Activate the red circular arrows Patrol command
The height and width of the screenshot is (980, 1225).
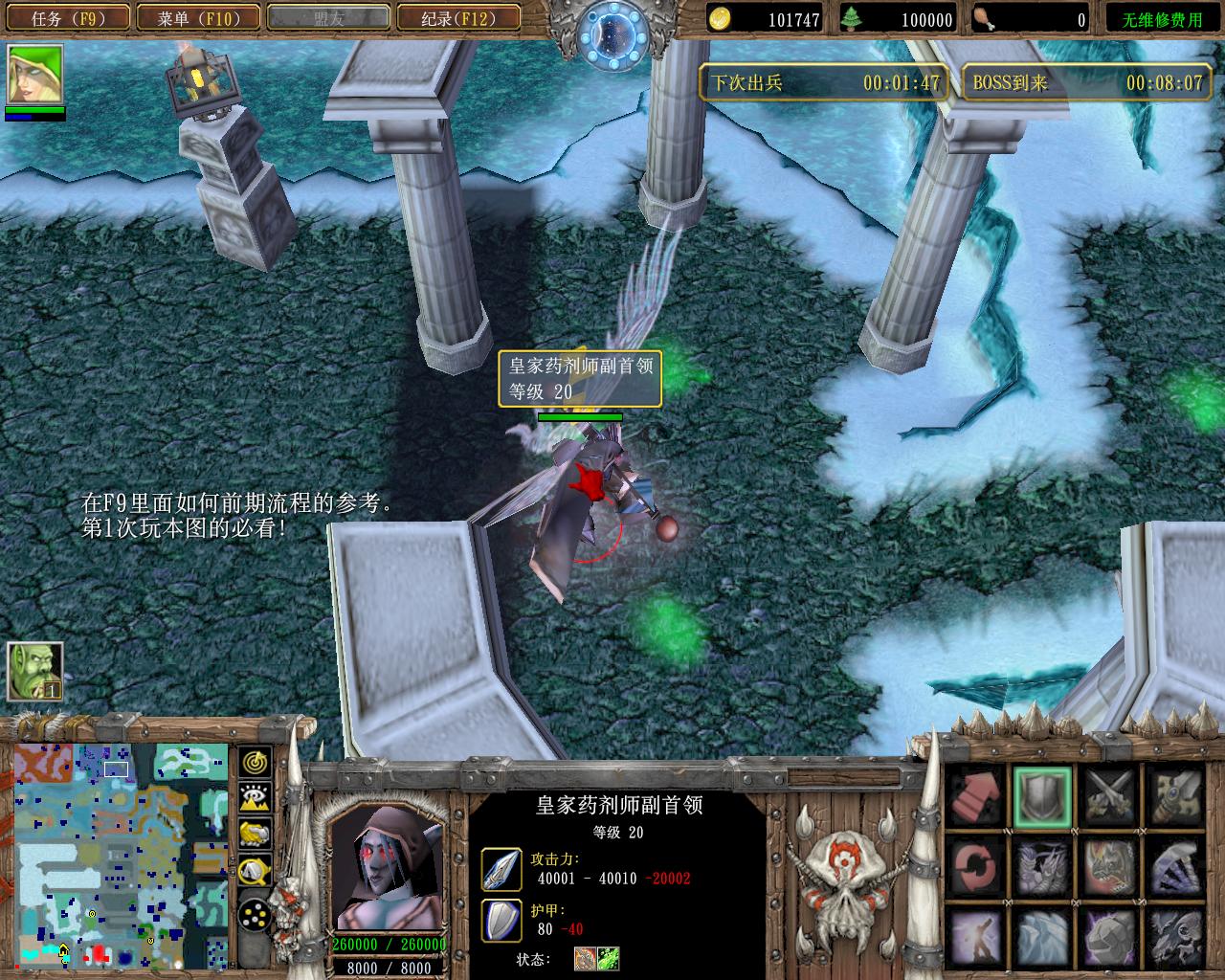tap(976, 865)
